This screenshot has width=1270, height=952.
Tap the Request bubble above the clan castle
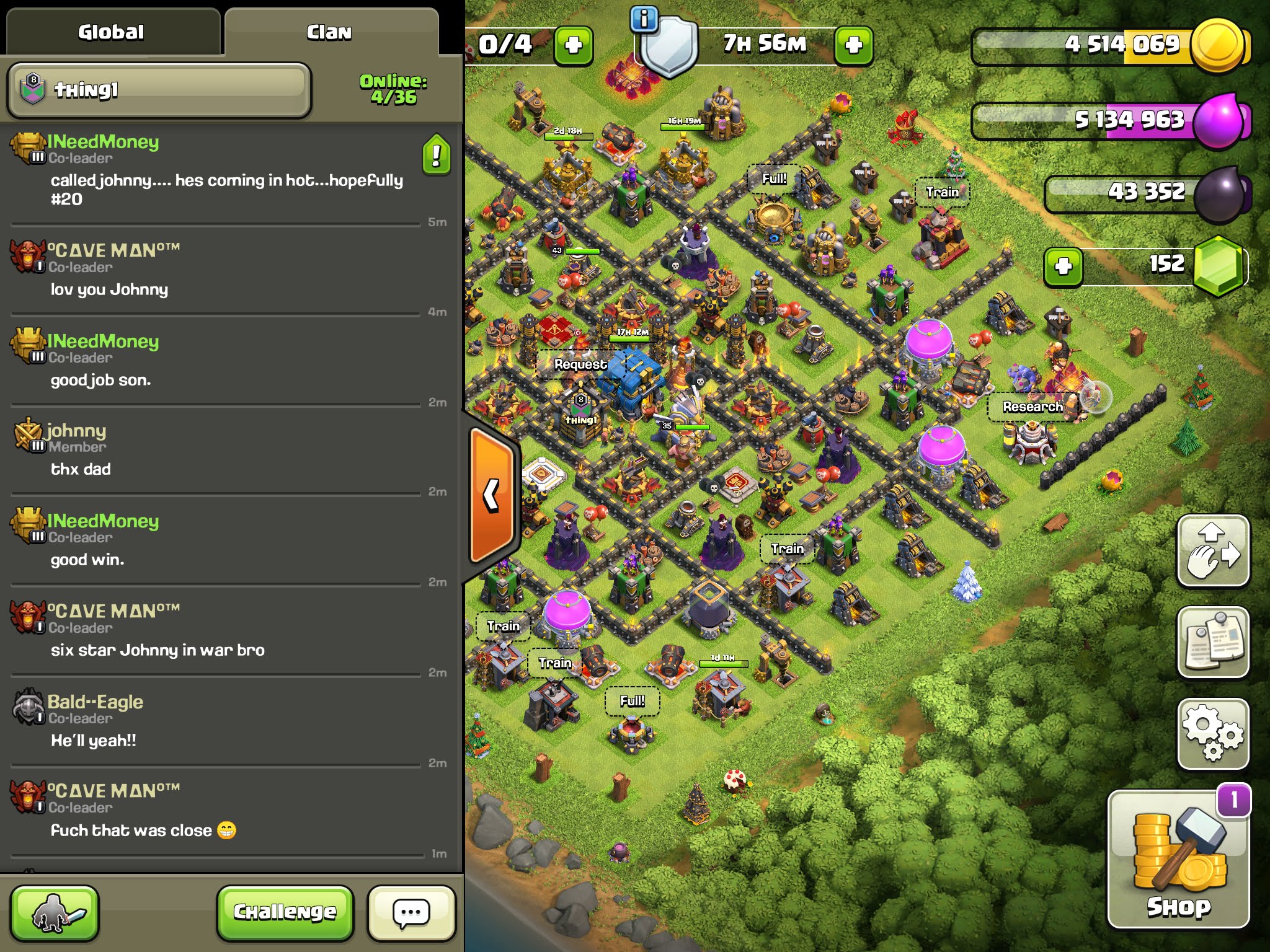click(x=580, y=364)
